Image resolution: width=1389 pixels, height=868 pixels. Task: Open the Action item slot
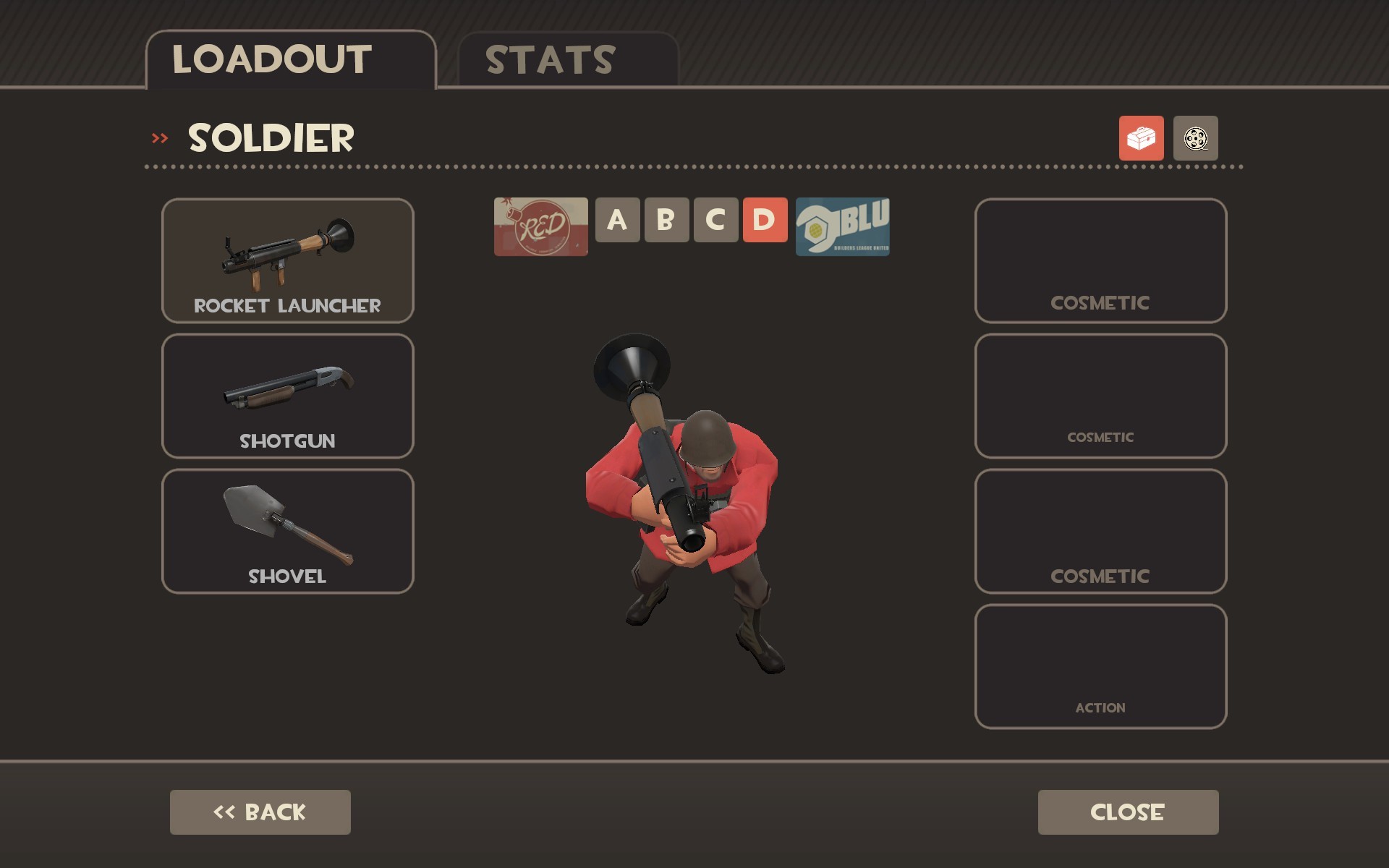click(1100, 665)
